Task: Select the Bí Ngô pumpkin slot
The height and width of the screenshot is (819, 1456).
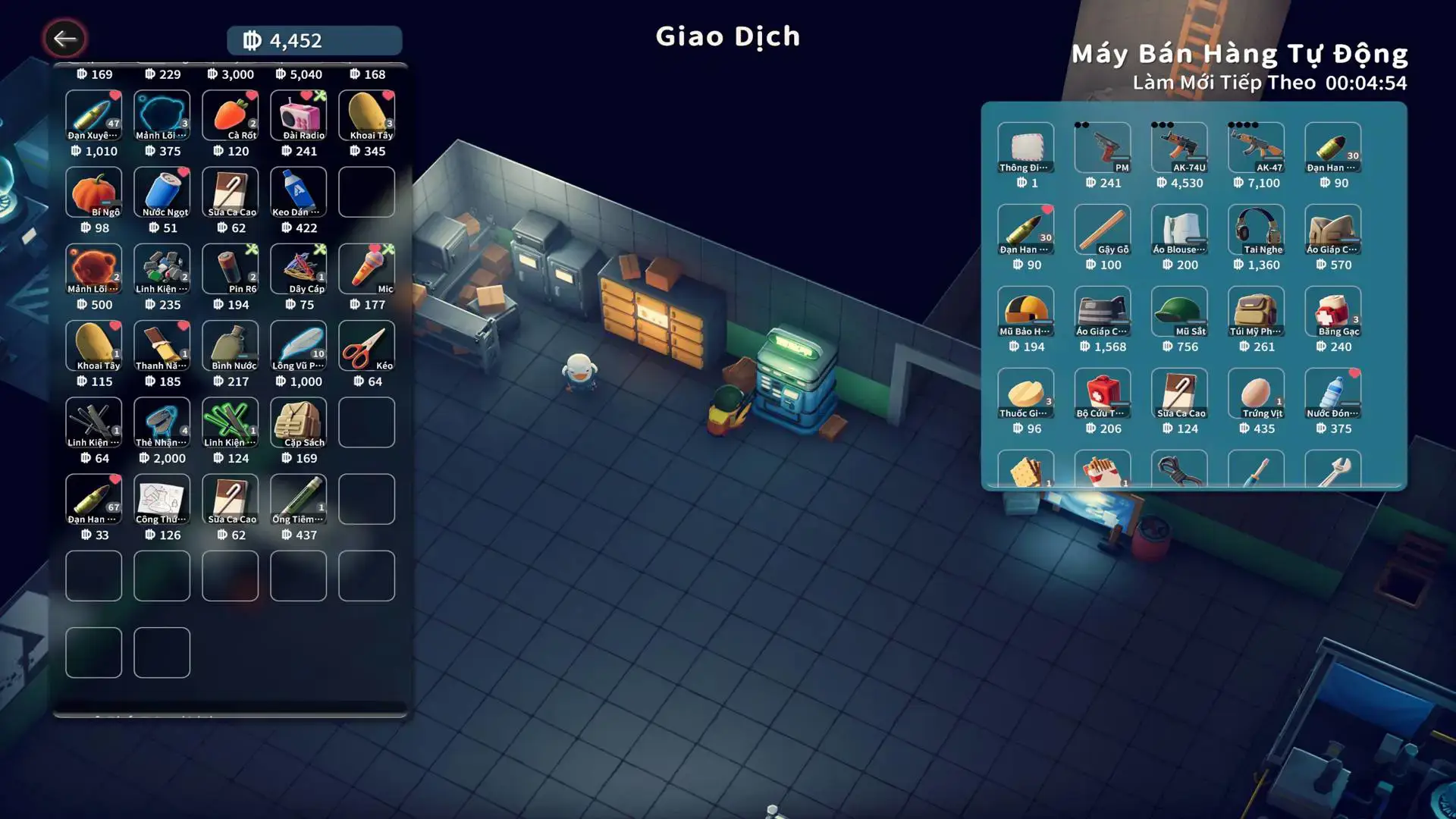Action: coord(93,193)
